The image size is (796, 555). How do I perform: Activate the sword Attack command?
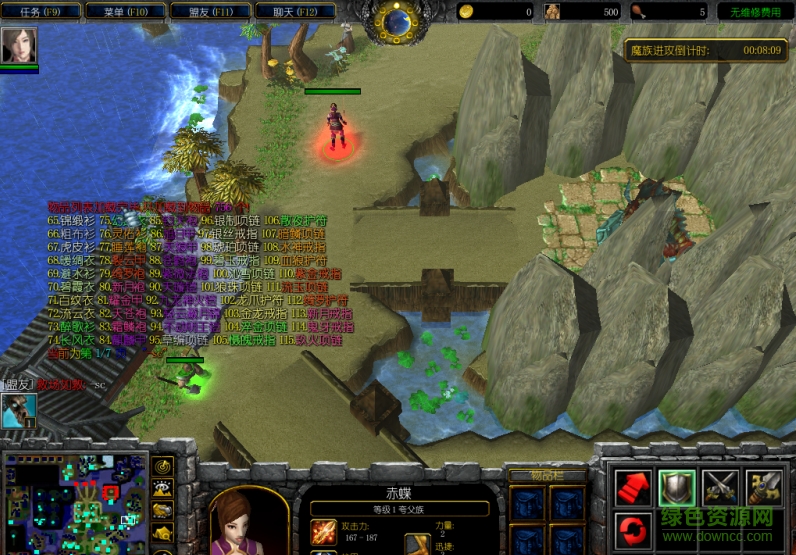tap(764, 487)
